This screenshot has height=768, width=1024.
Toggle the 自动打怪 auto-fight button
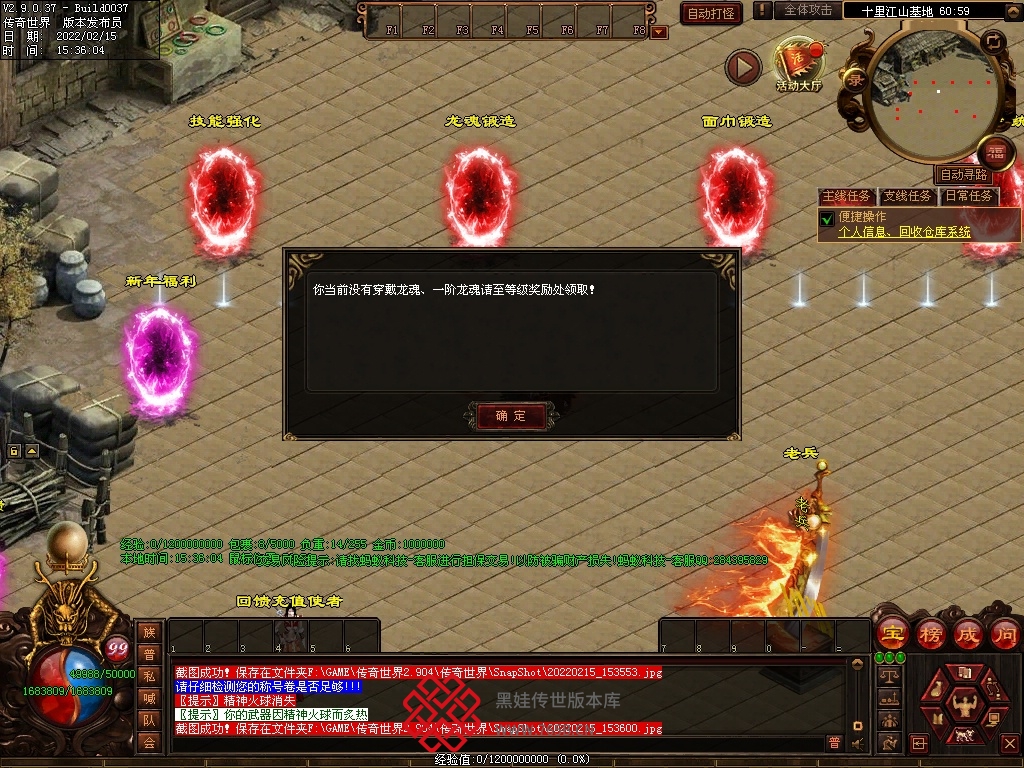click(711, 13)
